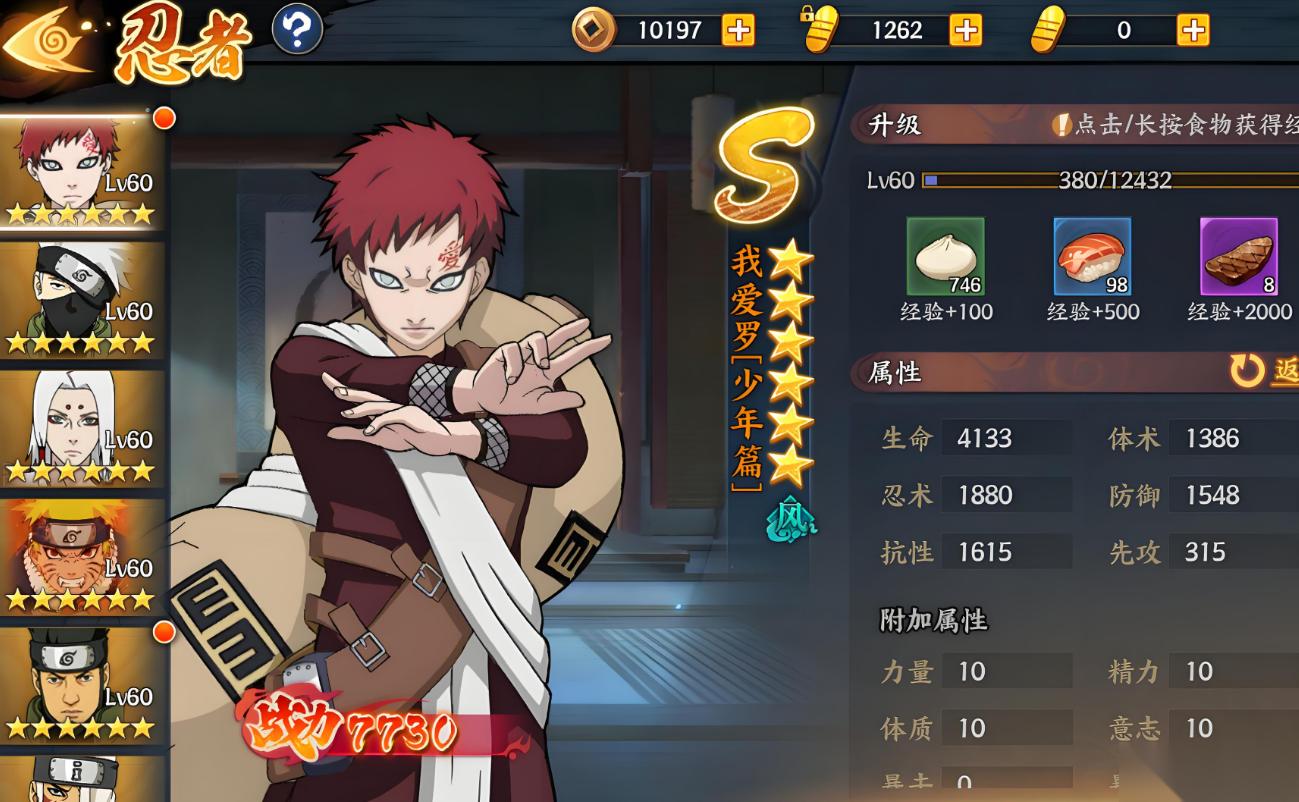The width and height of the screenshot is (1299, 802).
Task: Go back using the orange arrow button
Action: 45,41
